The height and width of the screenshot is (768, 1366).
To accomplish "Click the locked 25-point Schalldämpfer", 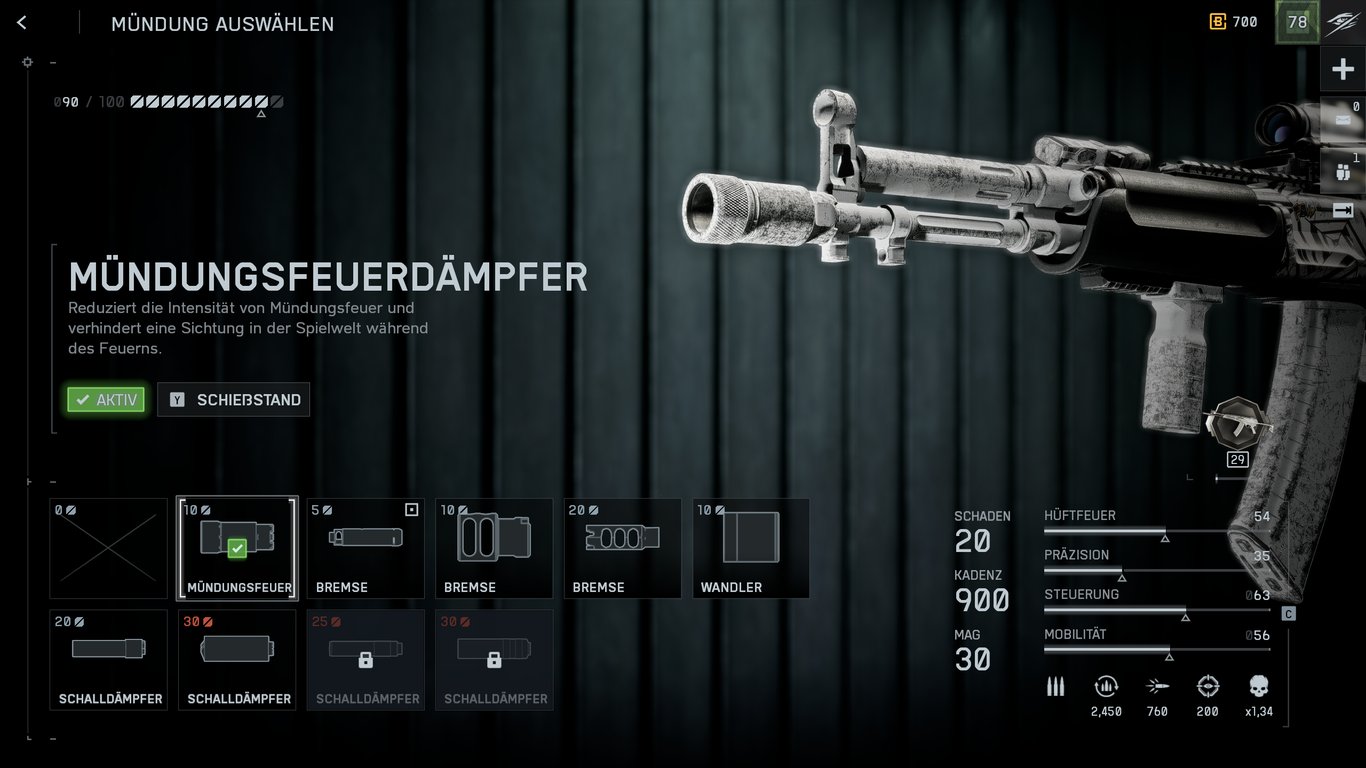I will [366, 660].
